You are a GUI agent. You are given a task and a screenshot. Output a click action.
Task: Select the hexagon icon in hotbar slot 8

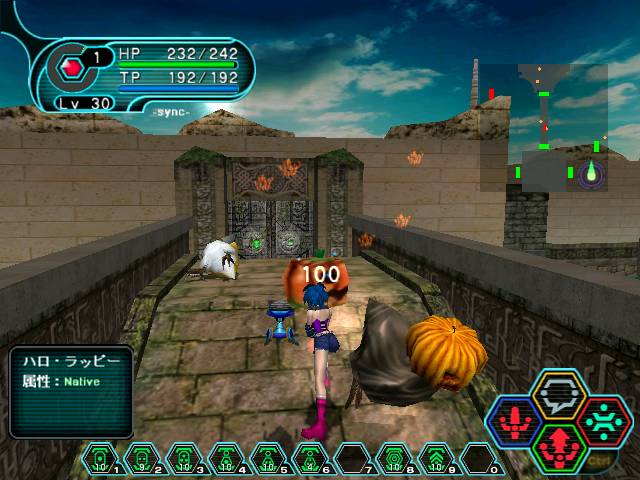coord(395,458)
